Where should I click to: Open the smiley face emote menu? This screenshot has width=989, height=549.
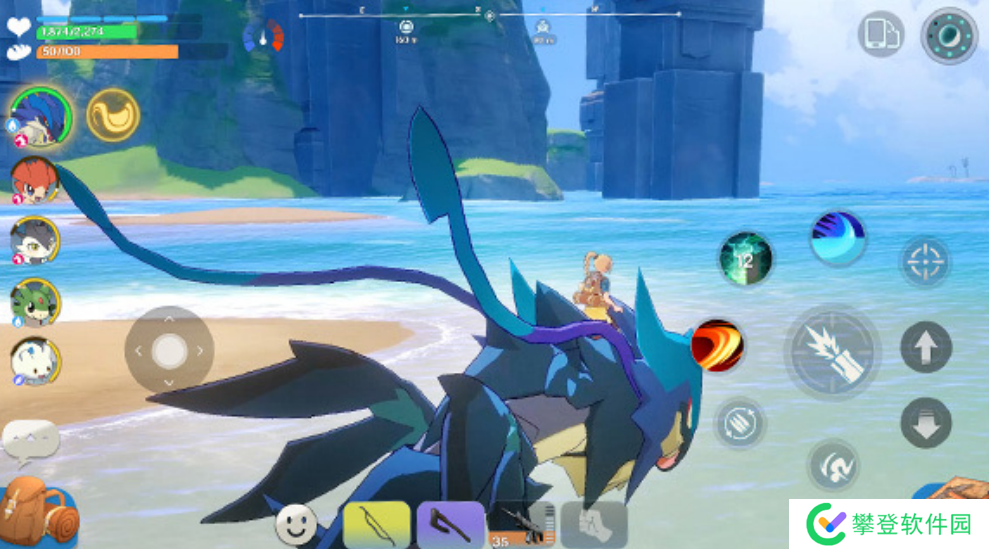click(296, 523)
